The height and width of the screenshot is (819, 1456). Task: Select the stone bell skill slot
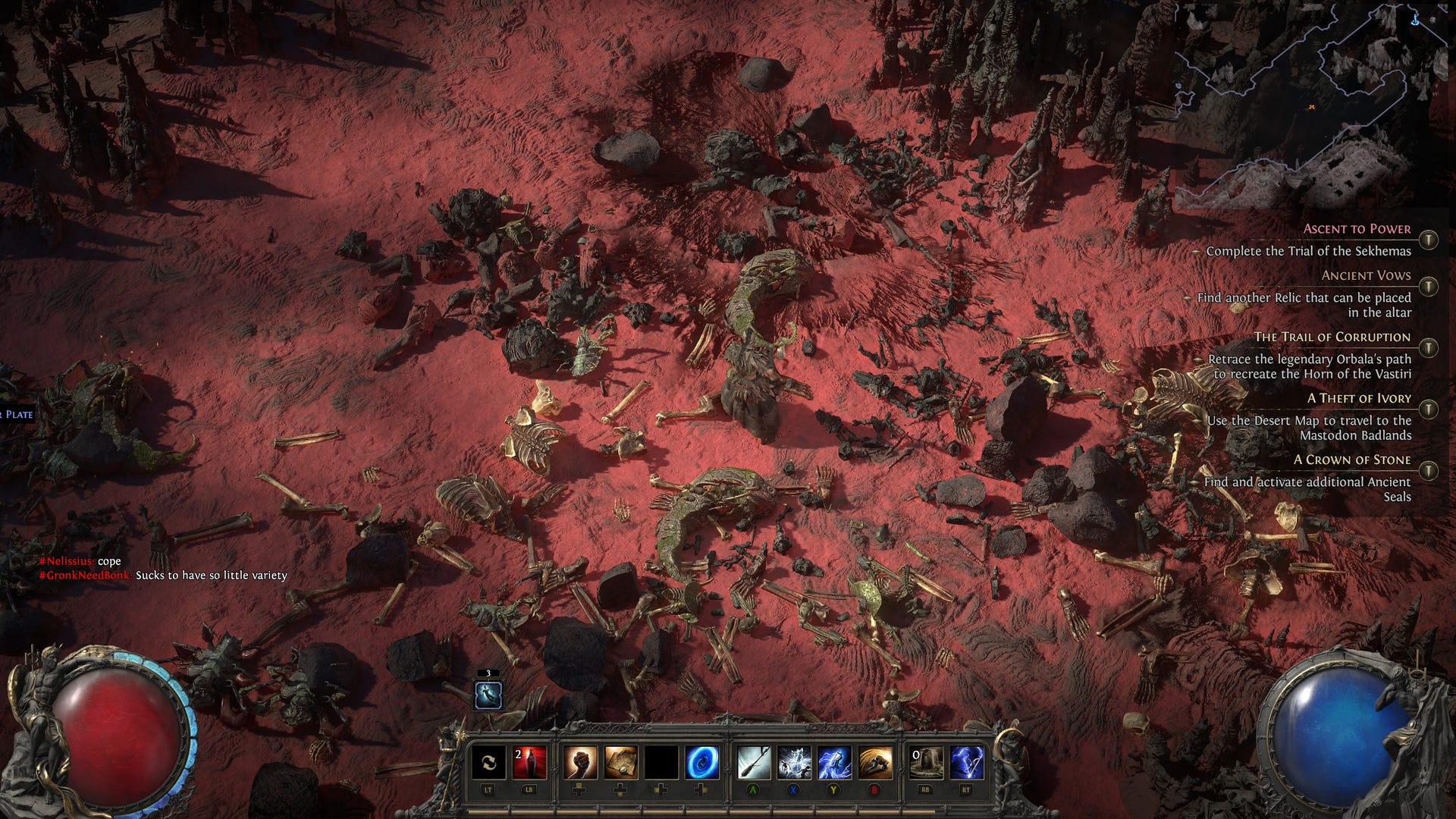pyautogui.click(x=926, y=761)
